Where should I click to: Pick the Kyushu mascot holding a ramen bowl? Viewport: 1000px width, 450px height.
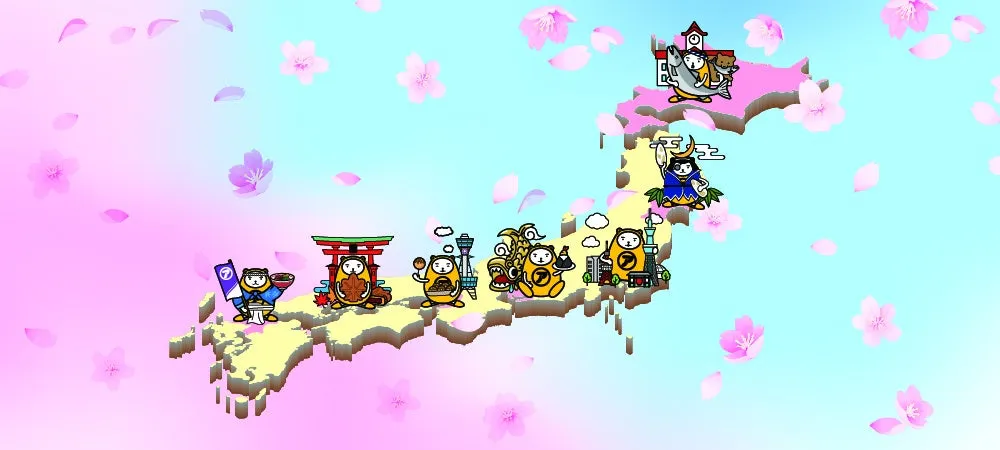pyautogui.click(x=258, y=290)
